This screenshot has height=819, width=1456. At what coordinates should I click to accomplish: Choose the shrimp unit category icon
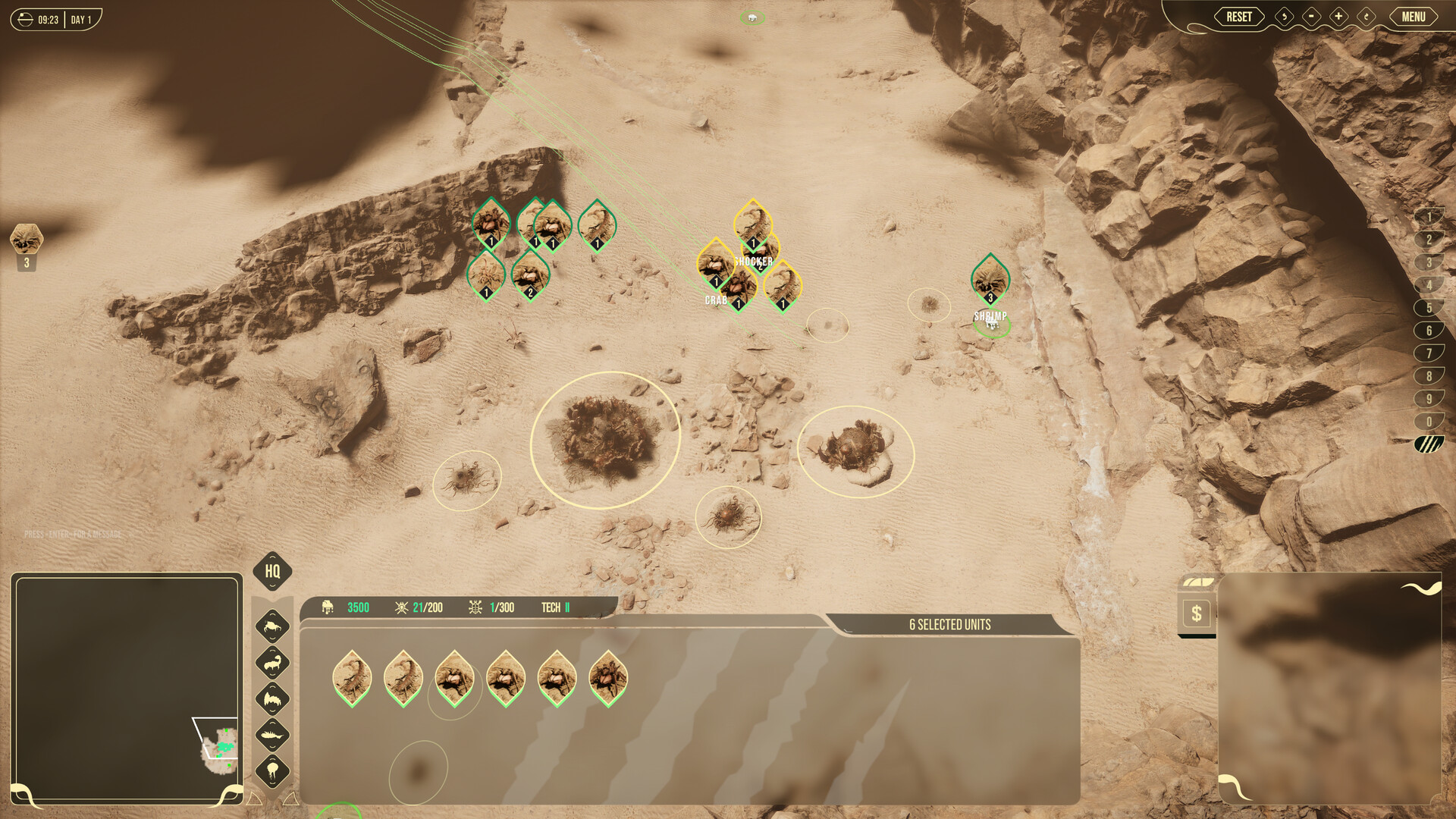[x=272, y=734]
